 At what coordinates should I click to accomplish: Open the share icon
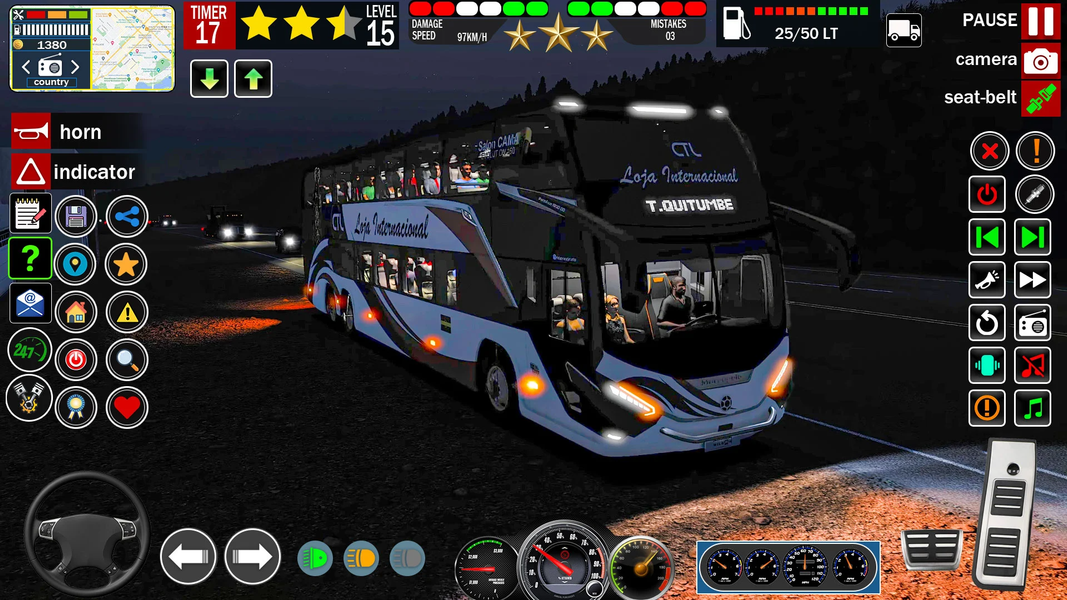(x=126, y=216)
